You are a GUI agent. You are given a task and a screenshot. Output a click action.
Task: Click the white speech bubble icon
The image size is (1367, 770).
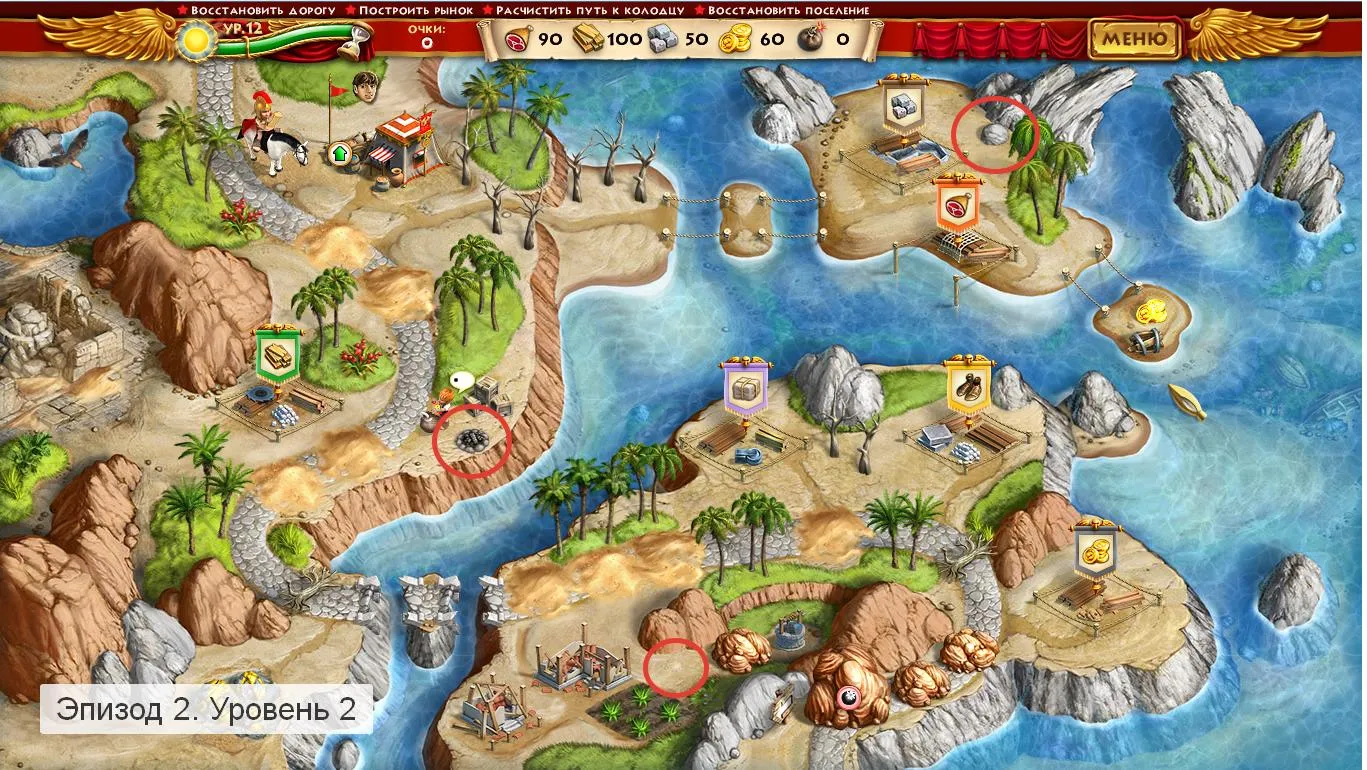[460, 380]
